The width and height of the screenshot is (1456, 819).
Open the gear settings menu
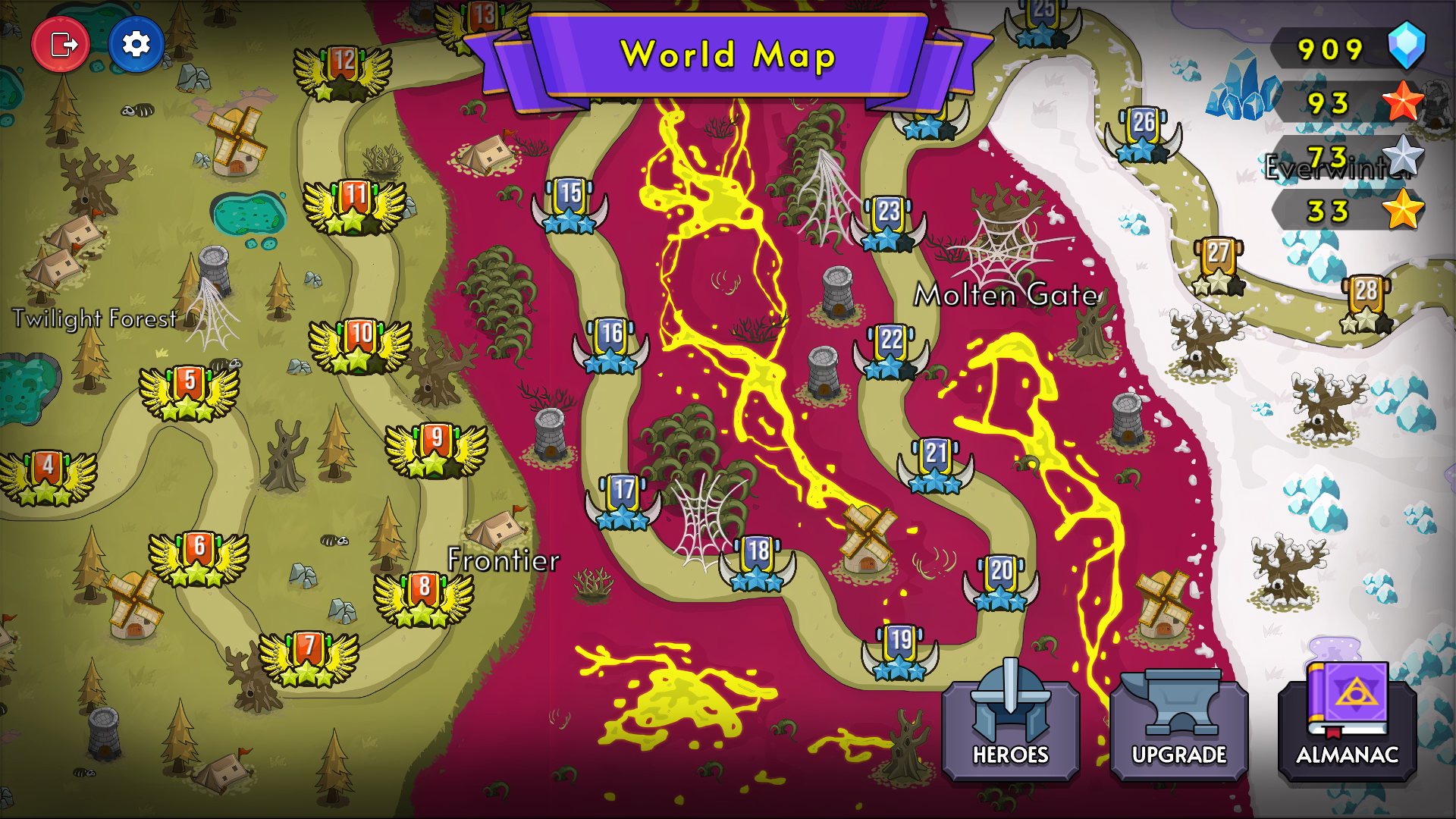pyautogui.click(x=136, y=45)
